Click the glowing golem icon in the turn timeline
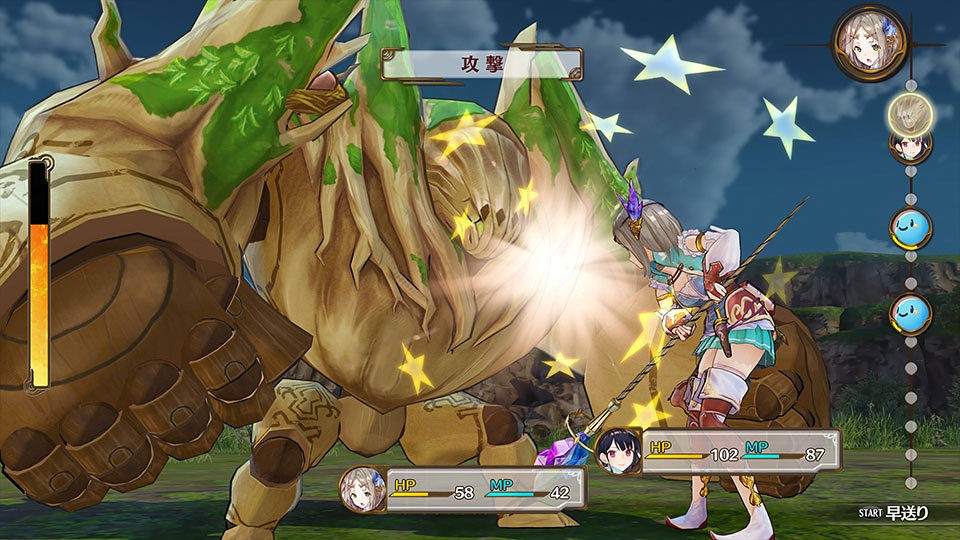 (910, 112)
